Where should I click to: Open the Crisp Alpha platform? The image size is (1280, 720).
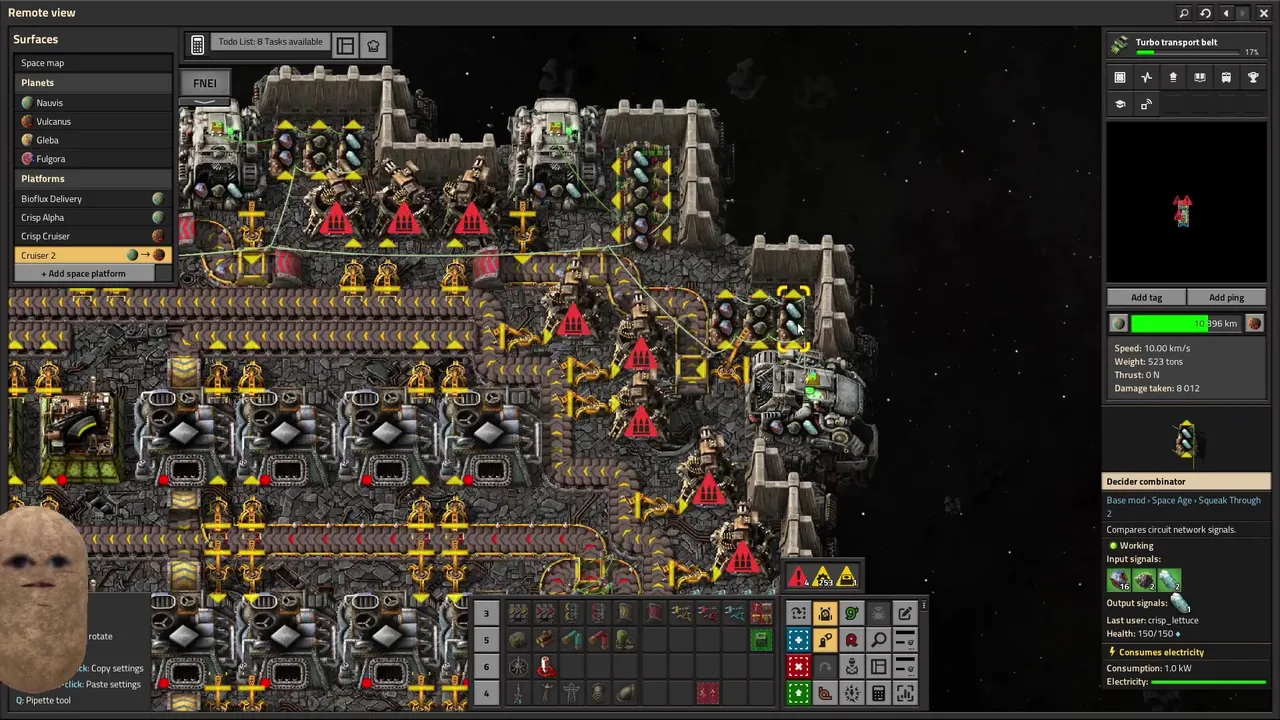tap(43, 217)
